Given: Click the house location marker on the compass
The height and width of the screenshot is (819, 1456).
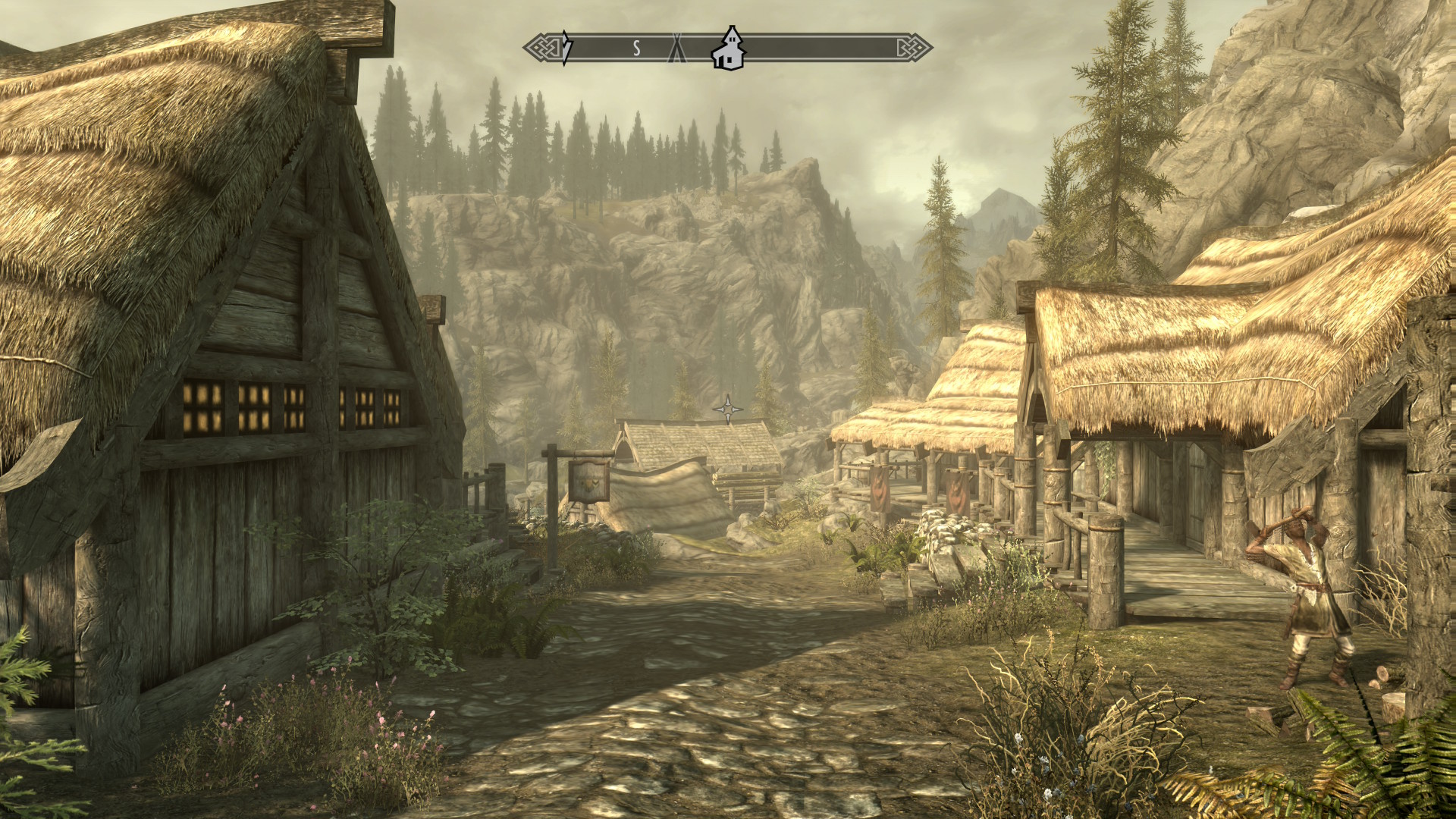Looking at the screenshot, I should pyautogui.click(x=729, y=49).
